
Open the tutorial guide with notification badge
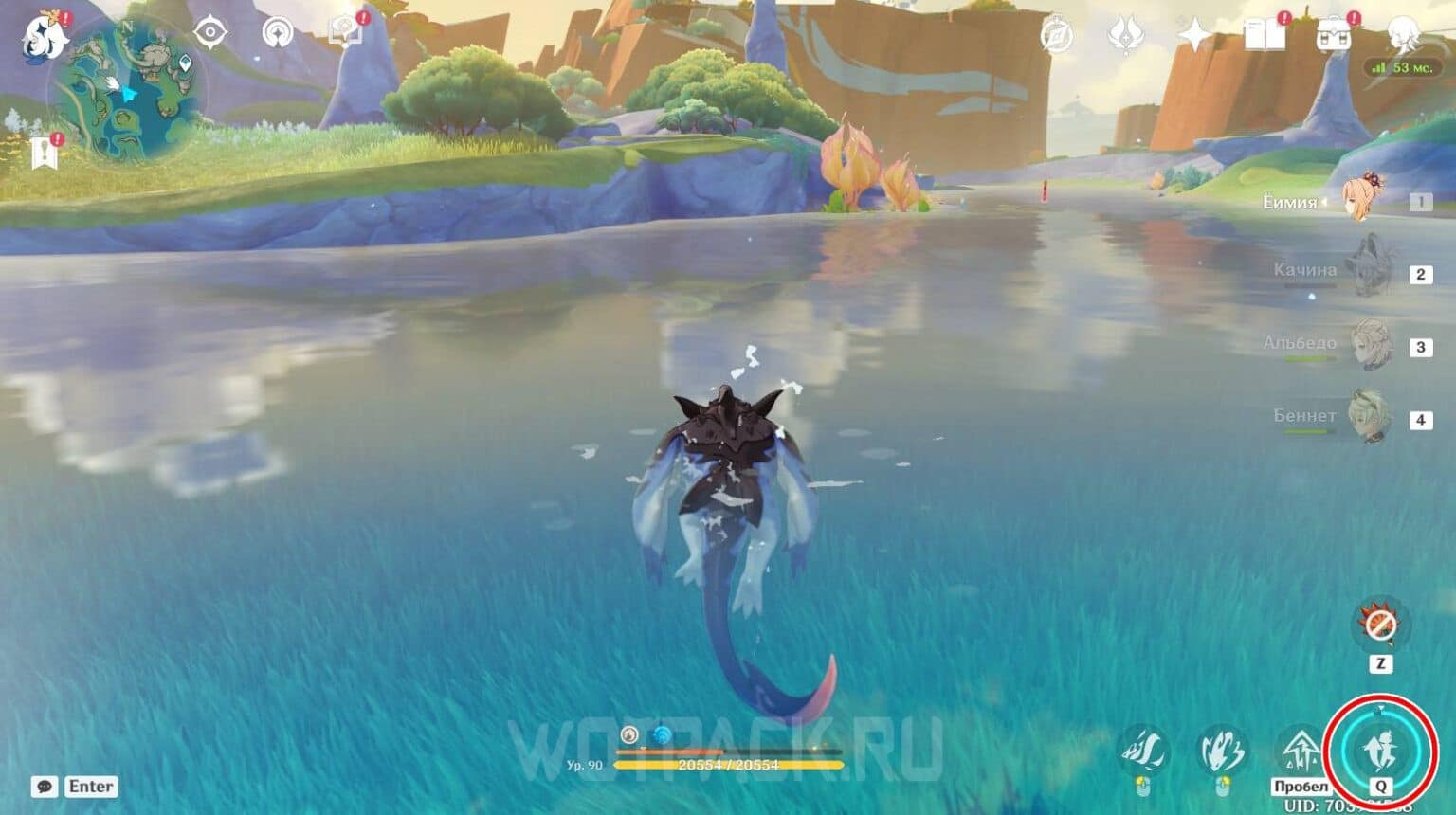coord(344,30)
